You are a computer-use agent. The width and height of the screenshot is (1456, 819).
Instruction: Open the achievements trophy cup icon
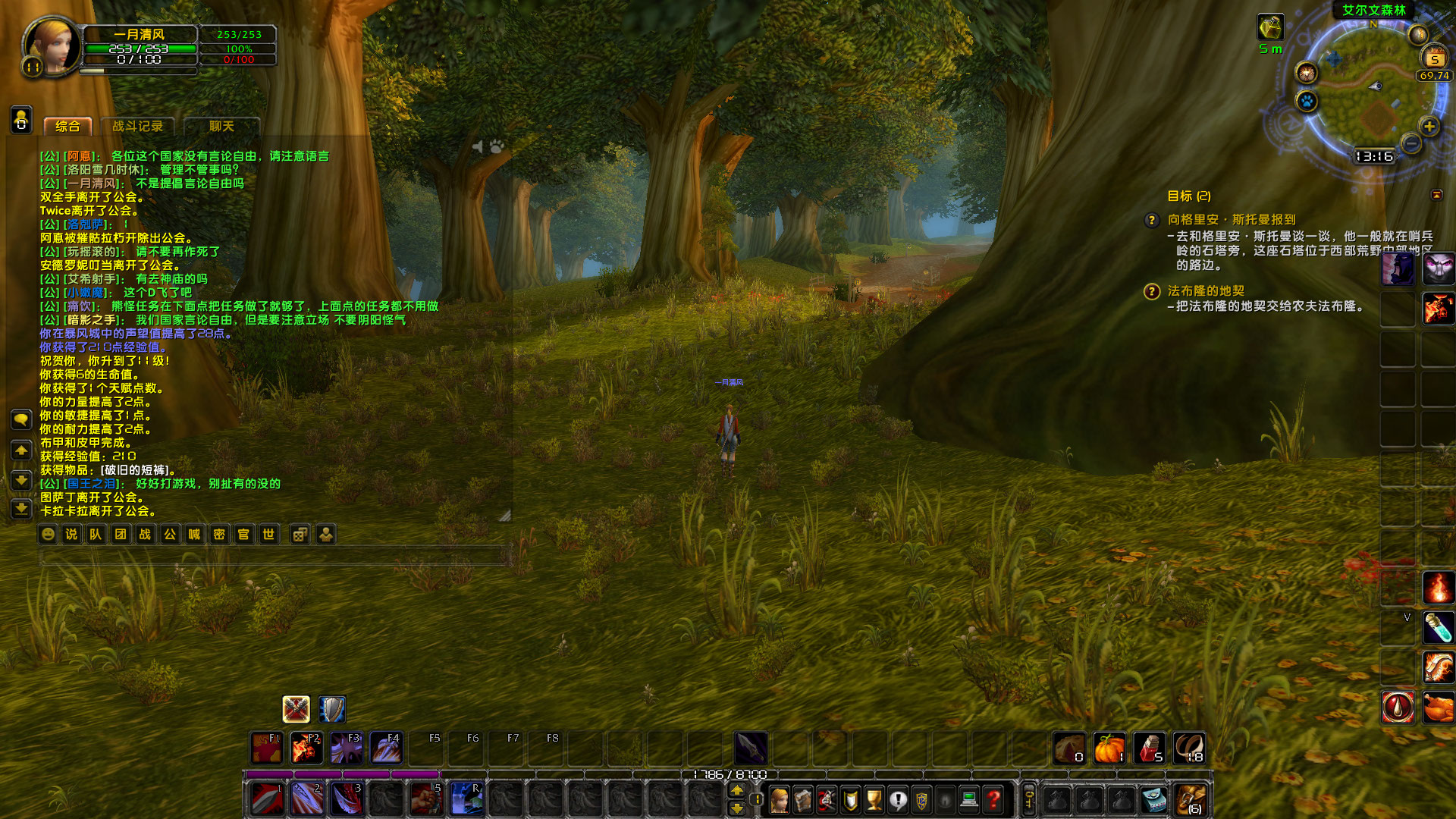click(x=873, y=798)
